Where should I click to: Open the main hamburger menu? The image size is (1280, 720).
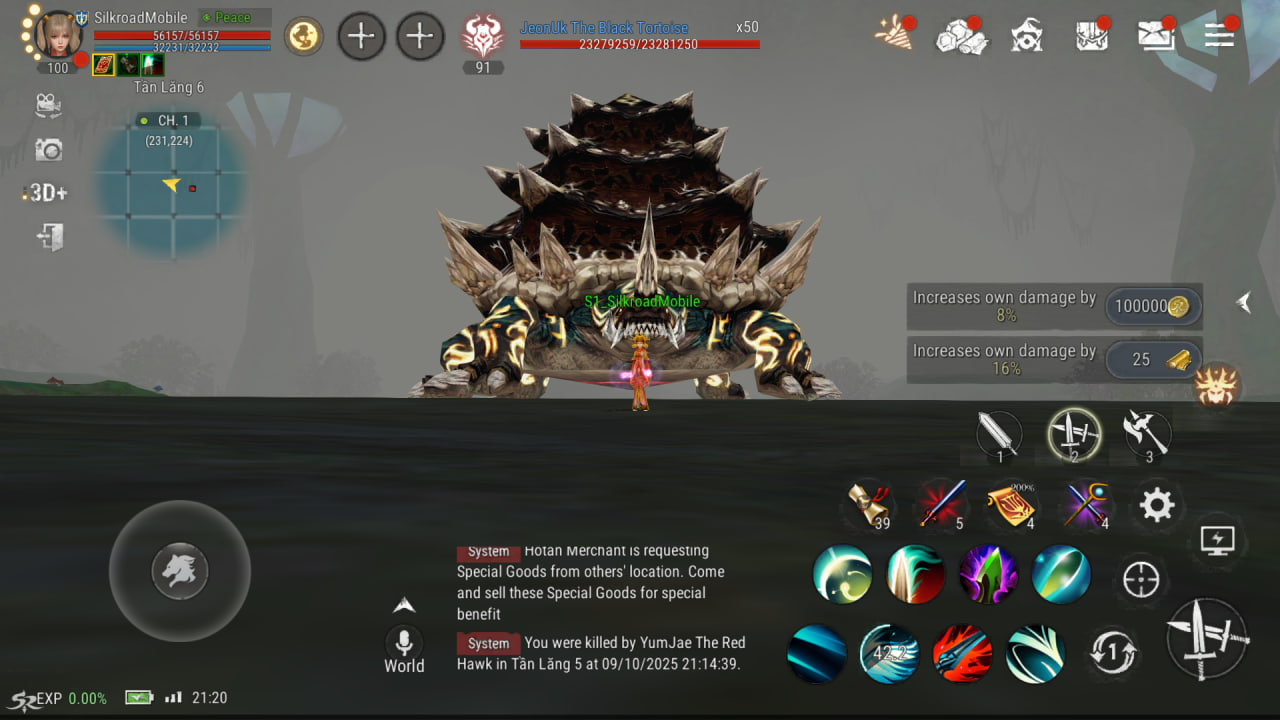click(1219, 35)
